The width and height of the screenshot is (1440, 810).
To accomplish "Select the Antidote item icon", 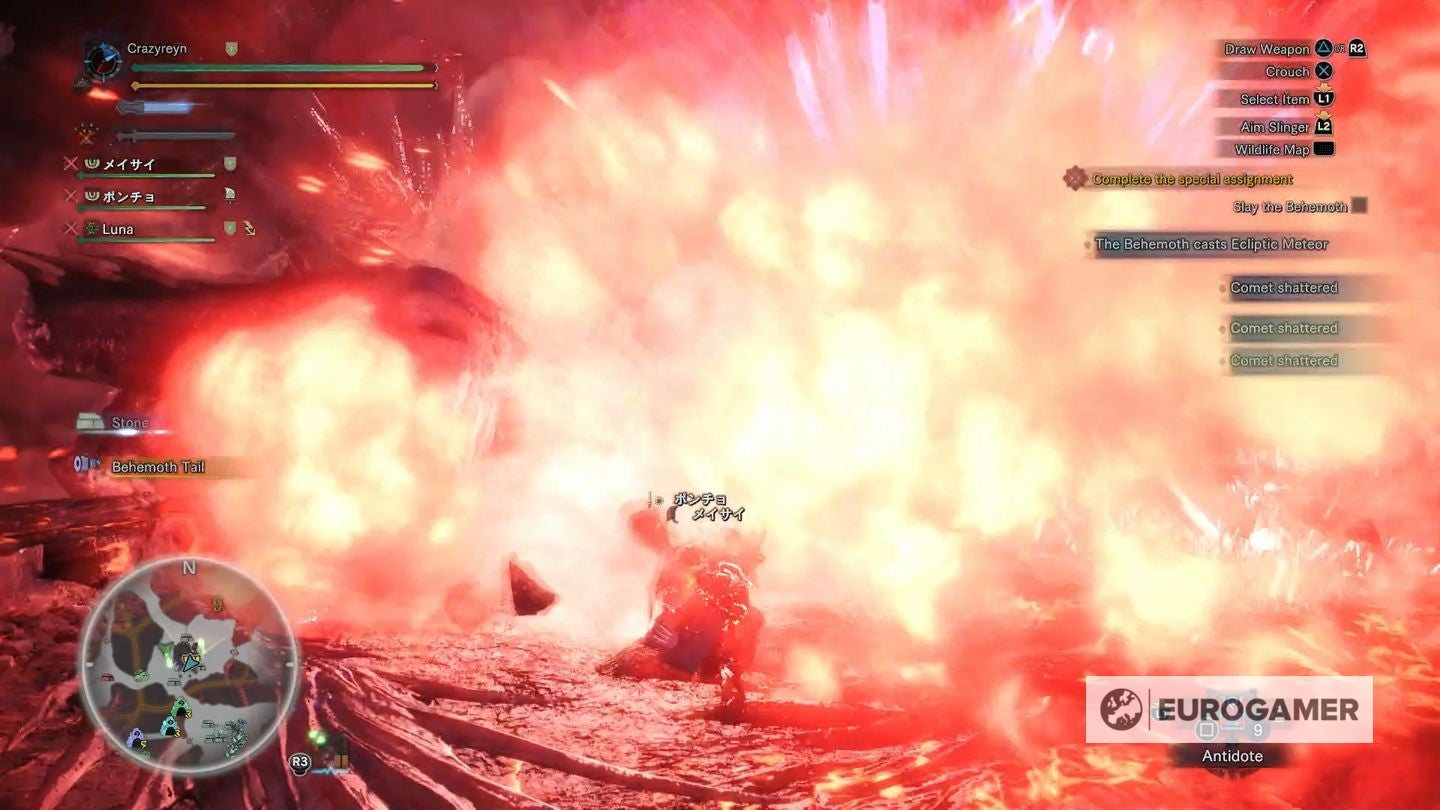I will click(x=1235, y=713).
